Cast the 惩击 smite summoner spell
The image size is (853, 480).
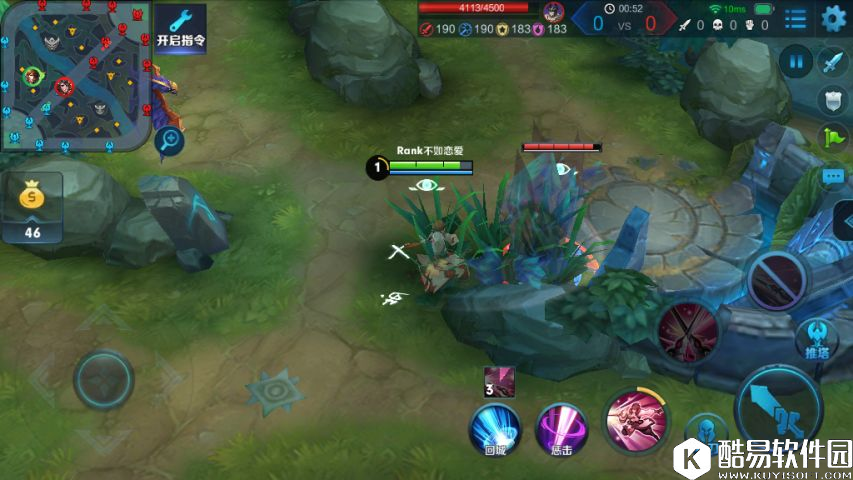click(561, 428)
